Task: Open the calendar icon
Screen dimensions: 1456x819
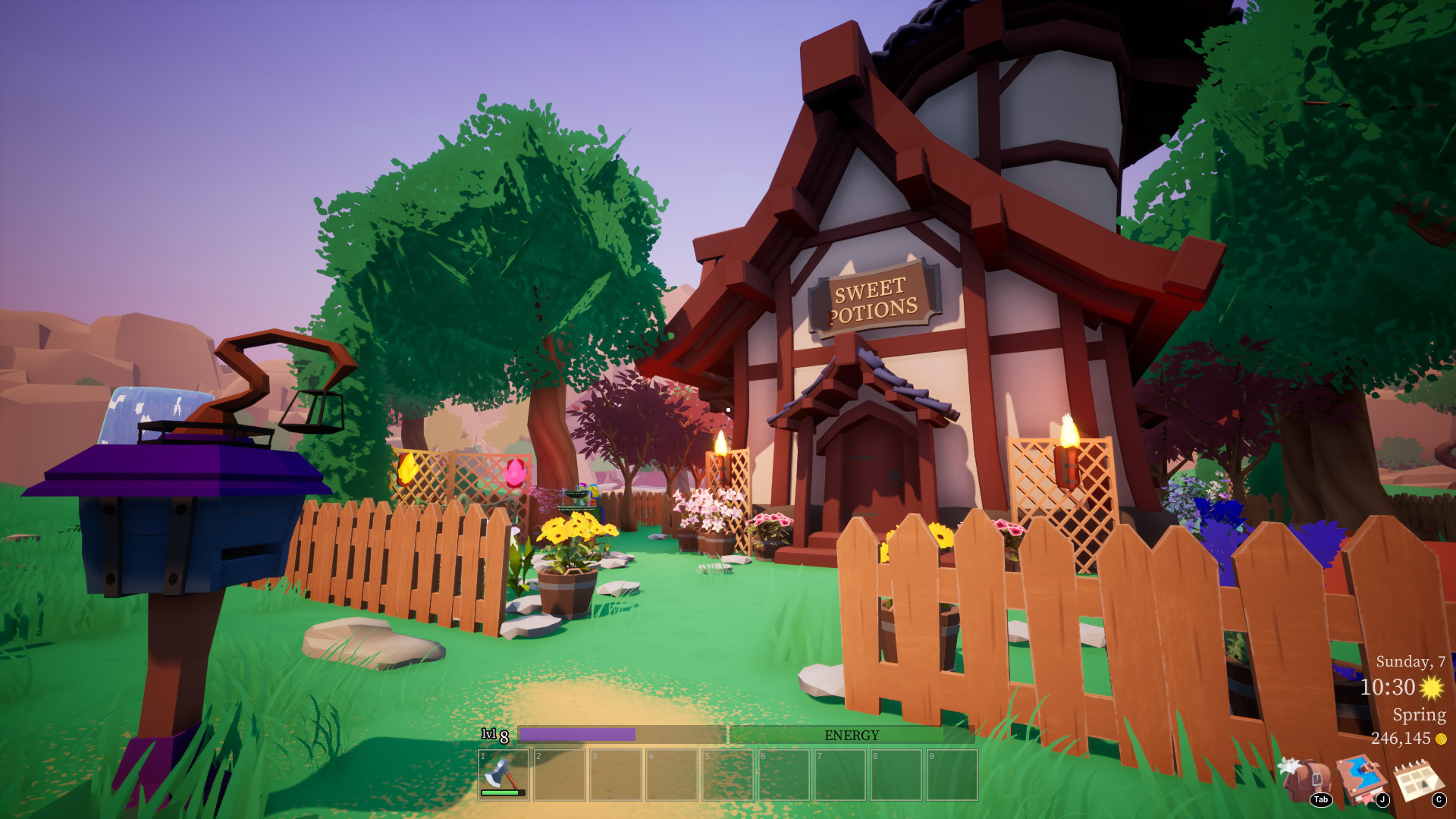Action: (1418, 780)
